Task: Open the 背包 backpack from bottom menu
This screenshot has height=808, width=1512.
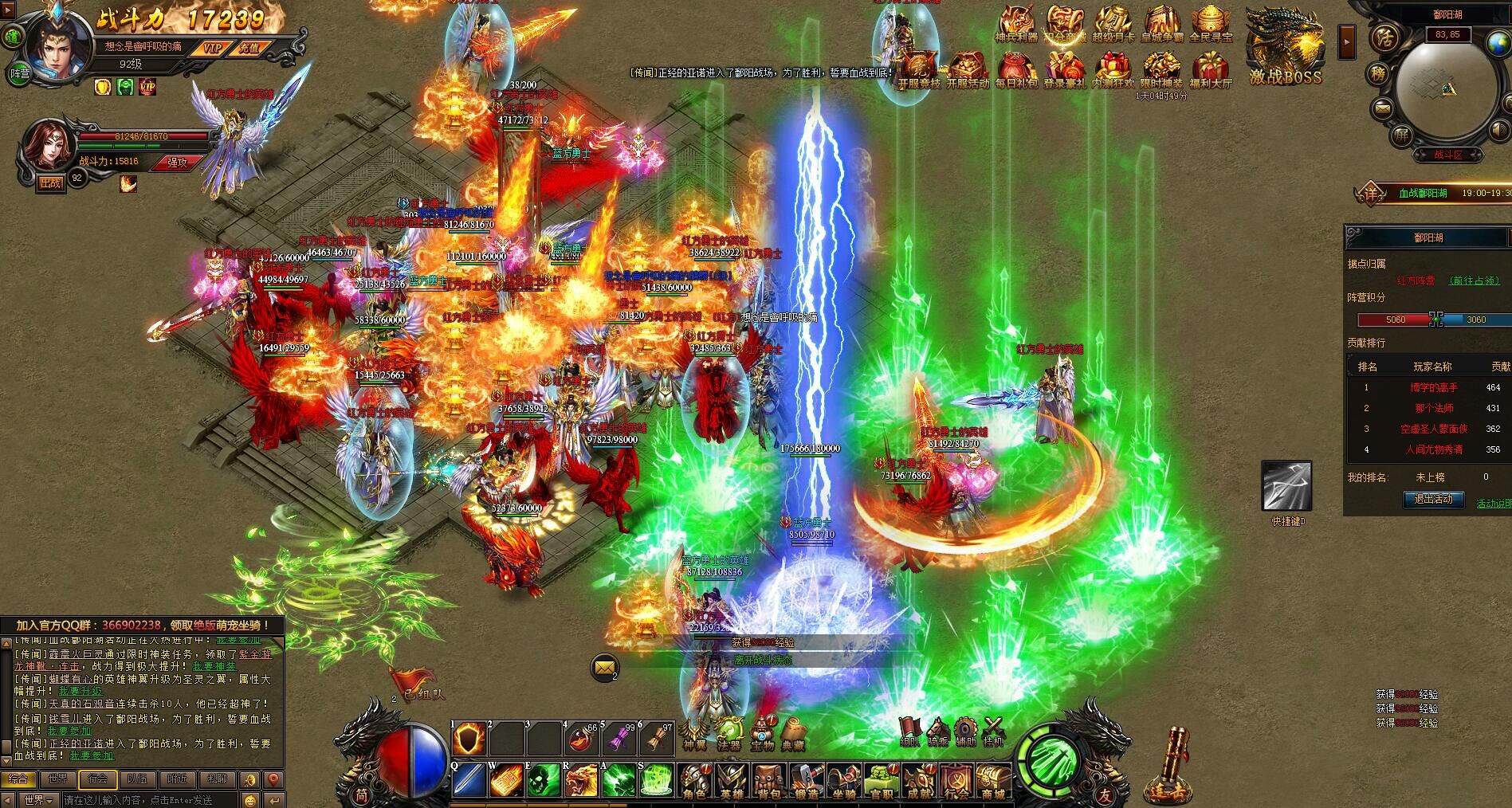Action: click(x=768, y=781)
